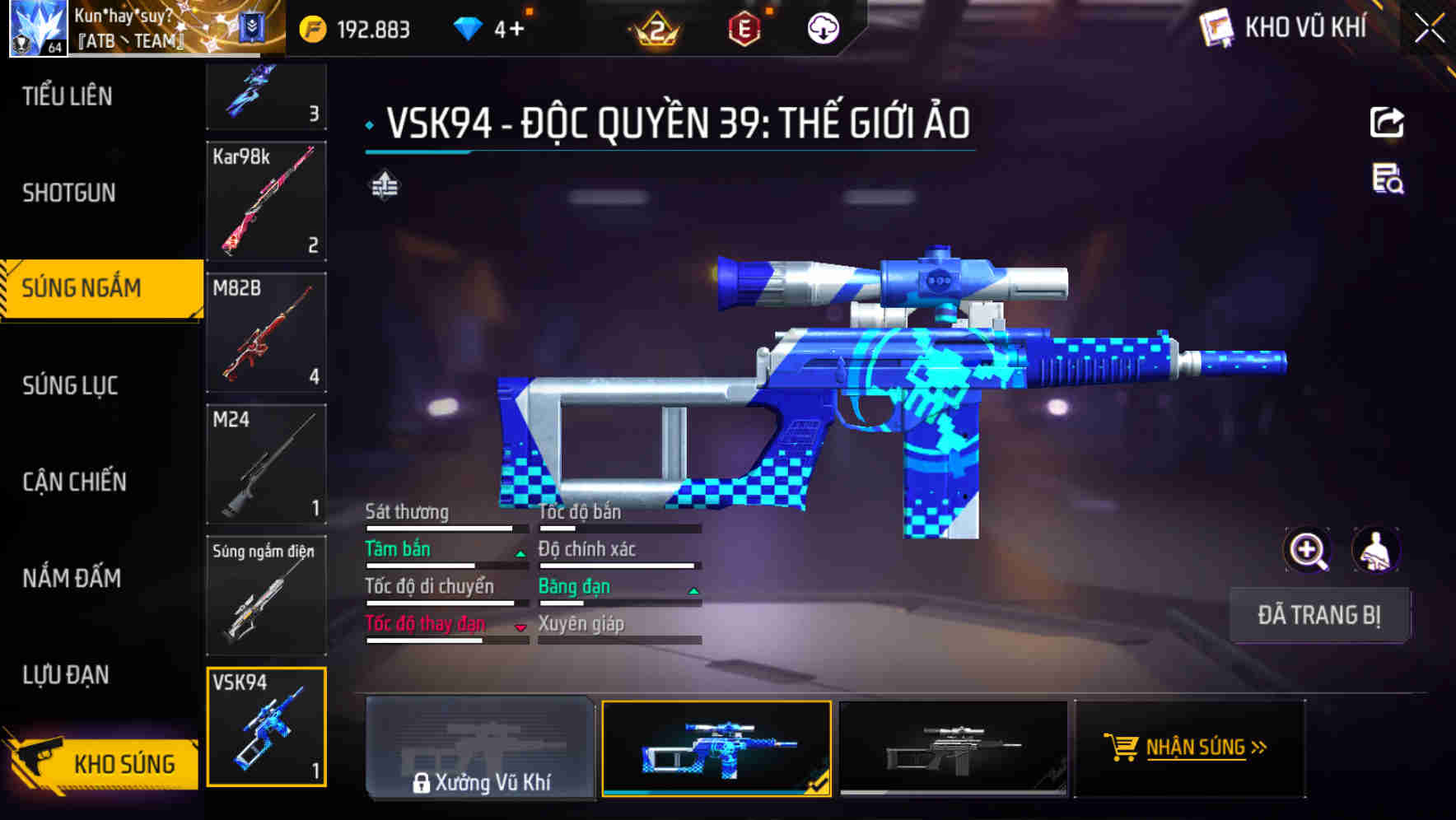The width and height of the screenshot is (1456, 820).
Task: Open the character preview icon beside the magnifier
Action: coord(1377,550)
